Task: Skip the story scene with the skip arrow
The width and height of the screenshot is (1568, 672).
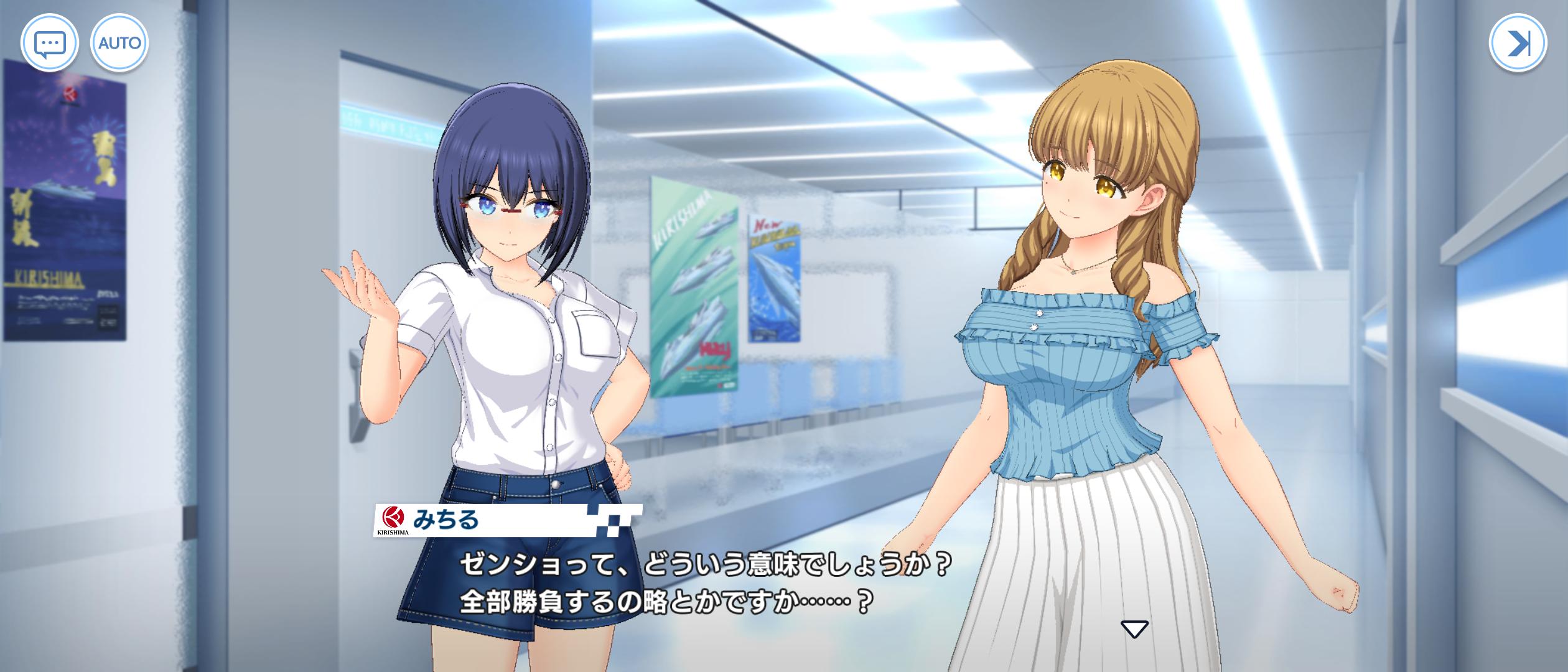Action: click(x=1517, y=43)
